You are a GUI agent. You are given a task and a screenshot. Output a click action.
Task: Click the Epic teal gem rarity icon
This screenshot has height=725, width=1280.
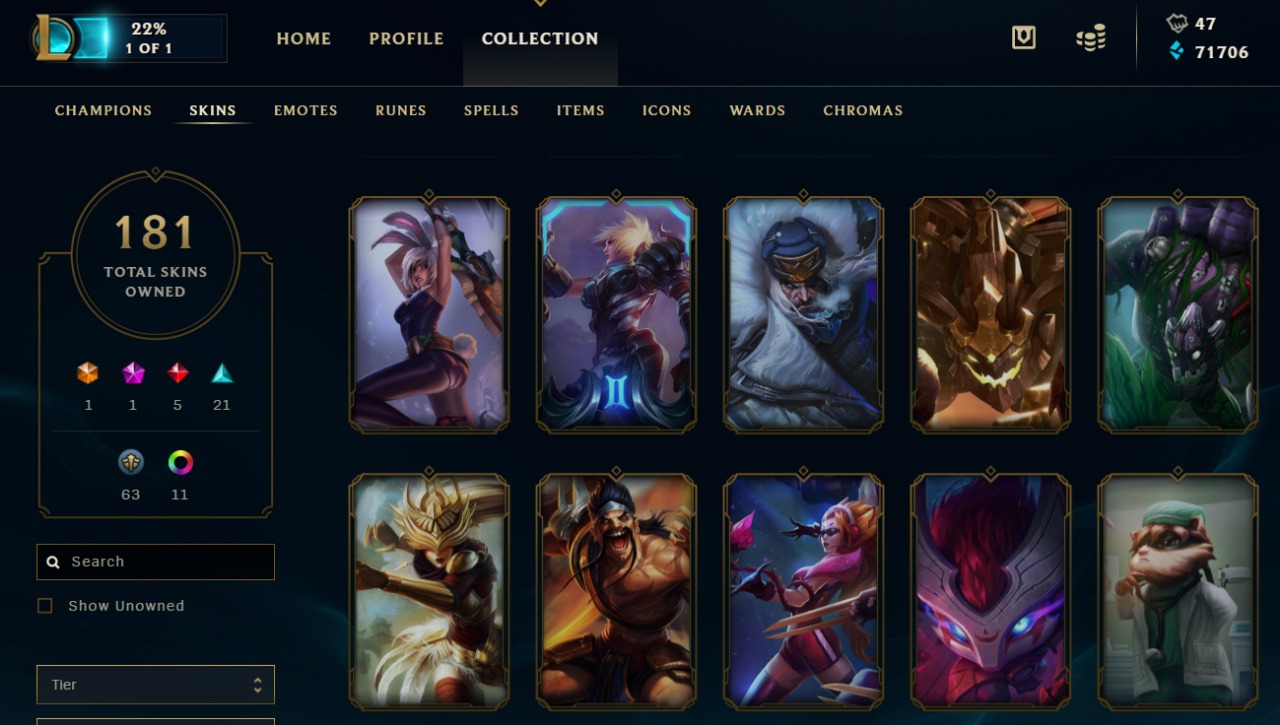click(x=222, y=373)
